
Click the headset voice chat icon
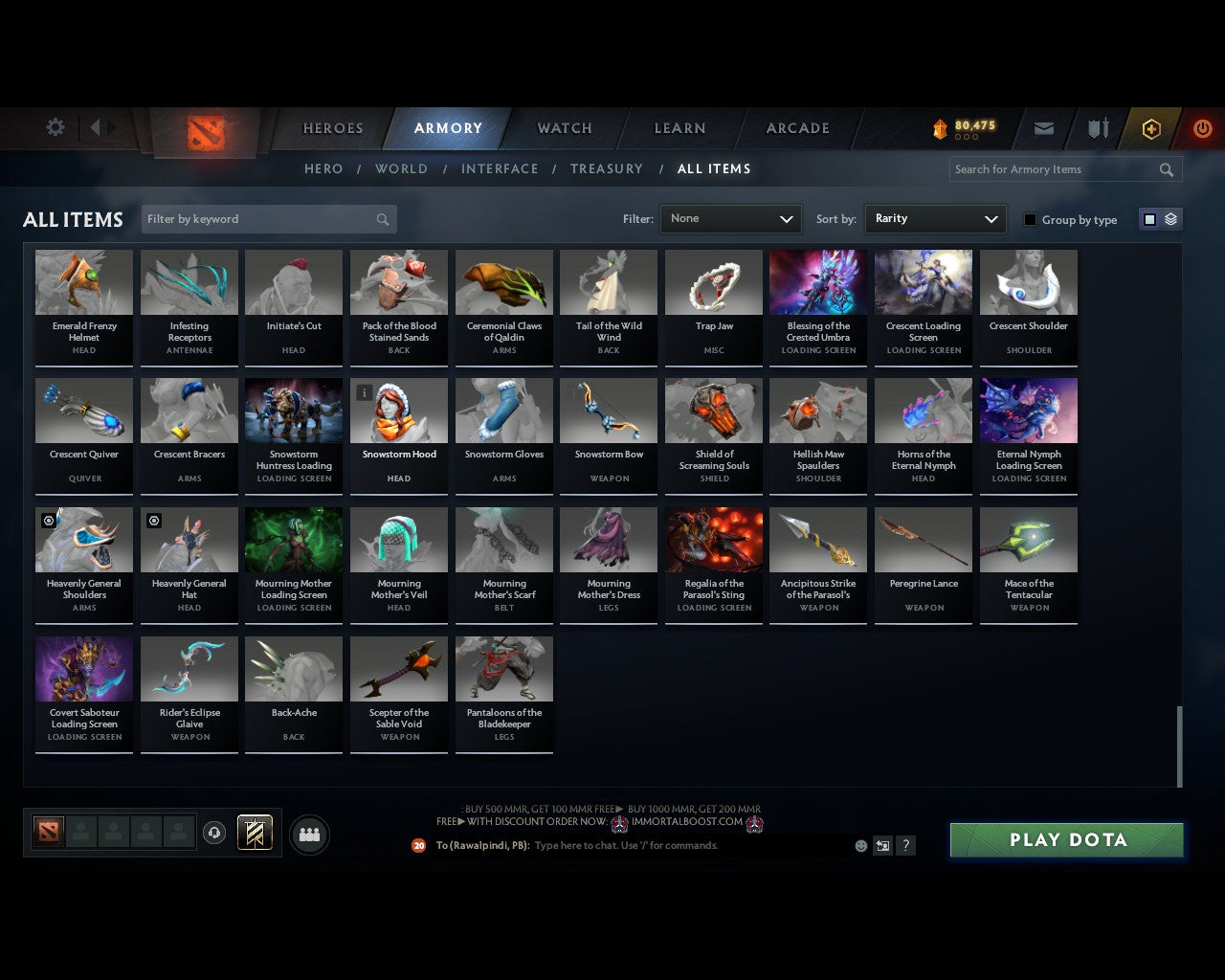point(214,833)
